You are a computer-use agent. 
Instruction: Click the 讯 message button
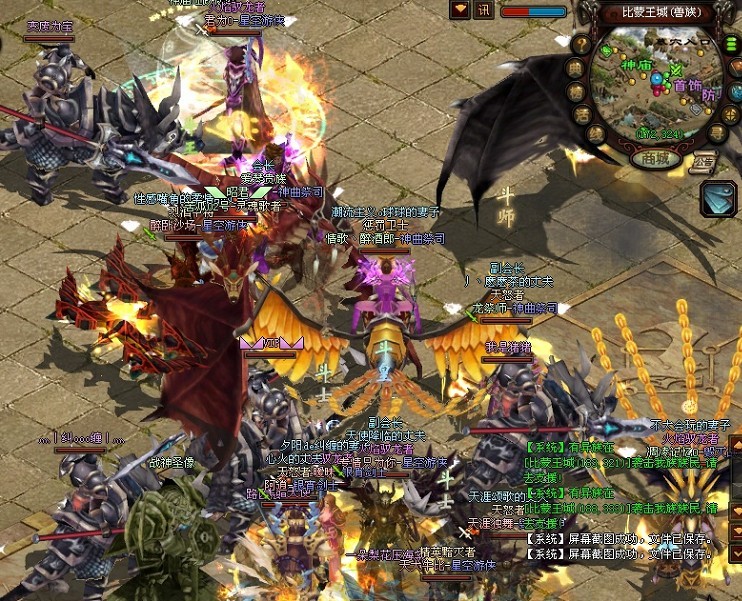click(x=484, y=10)
